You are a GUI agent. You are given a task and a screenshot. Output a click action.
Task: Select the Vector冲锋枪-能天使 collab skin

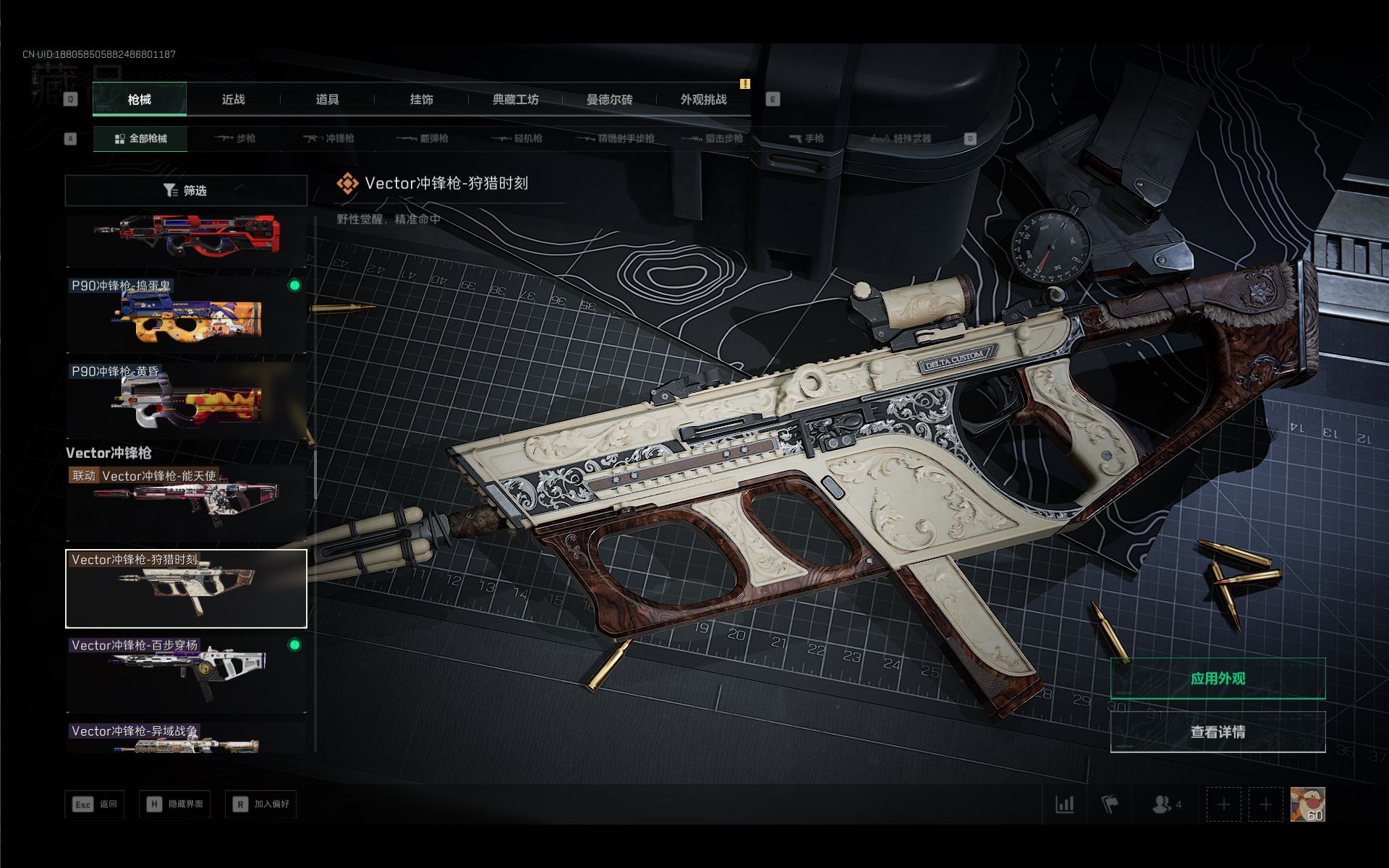click(x=186, y=503)
